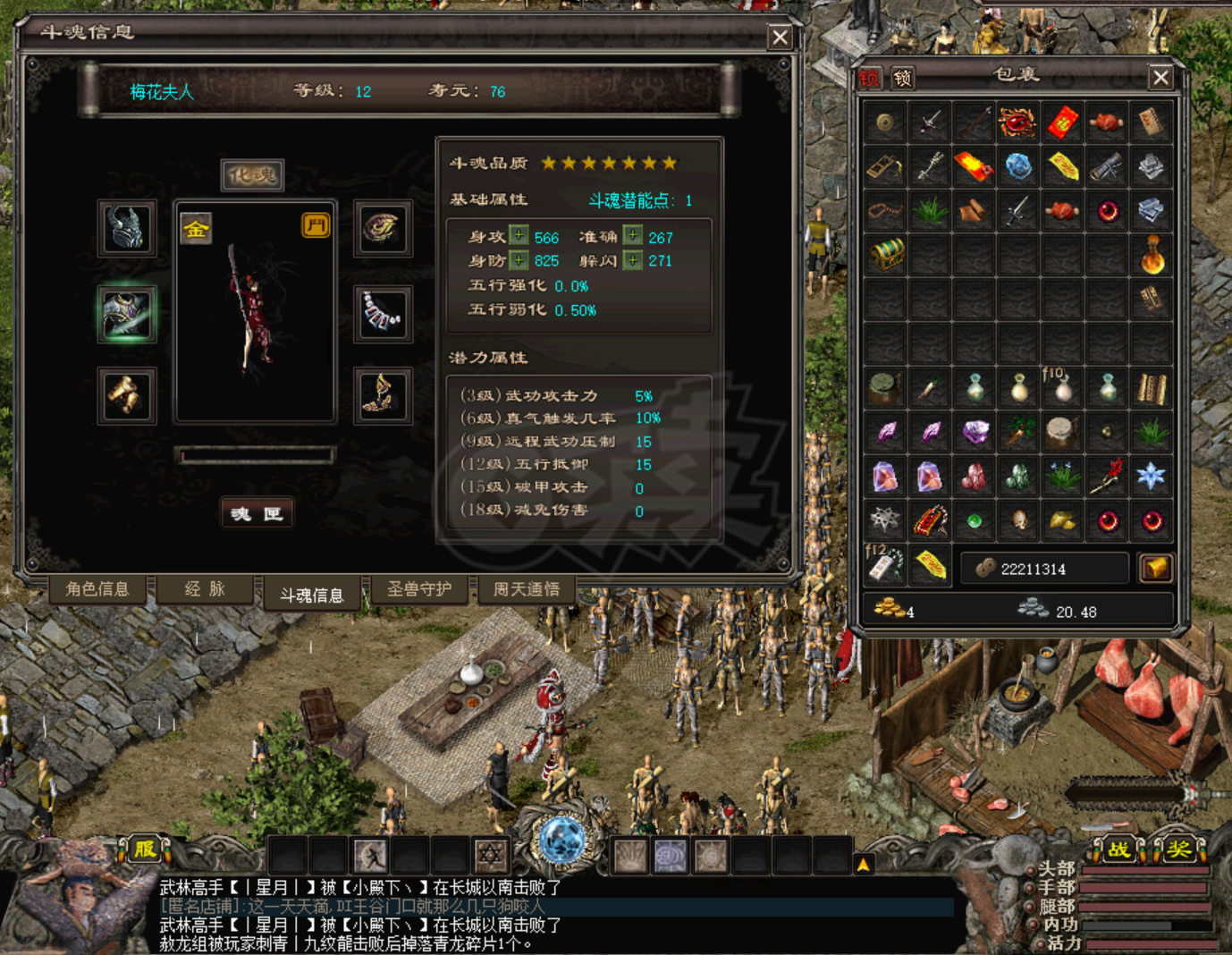Select the glowing armor equipment slot

coord(127,314)
